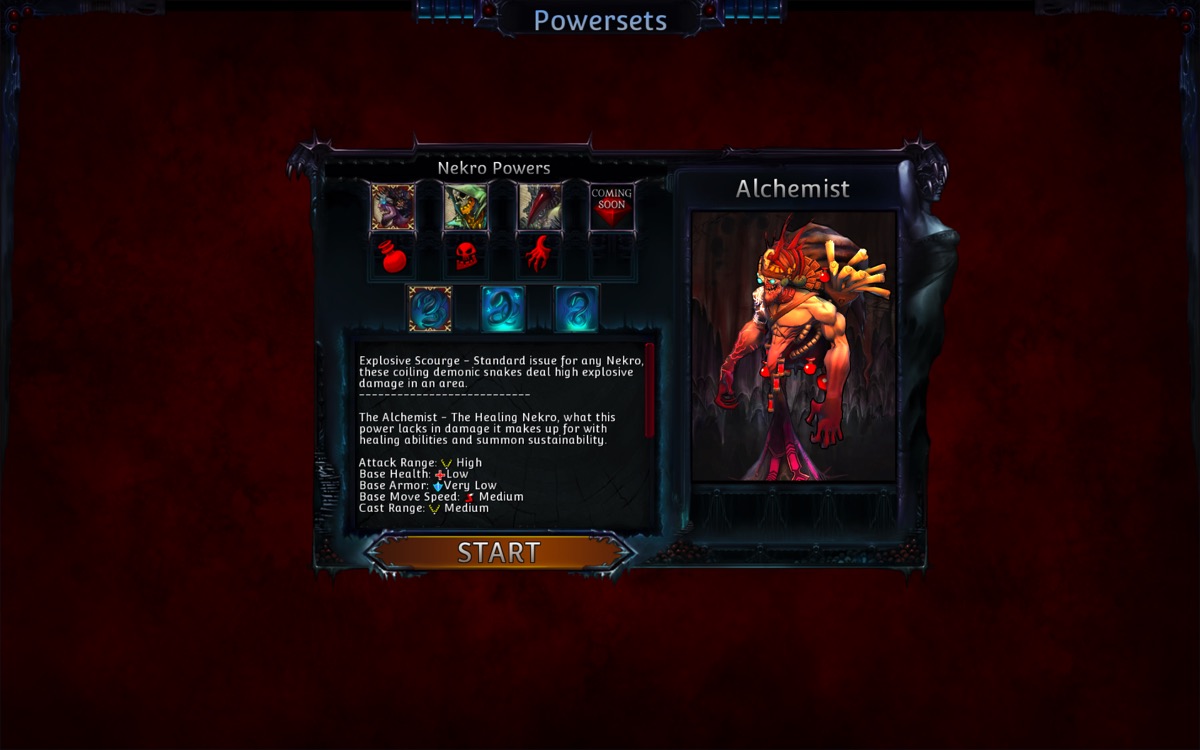
Task: Choose the green-hooded skeleton power portrait
Action: coord(466,207)
